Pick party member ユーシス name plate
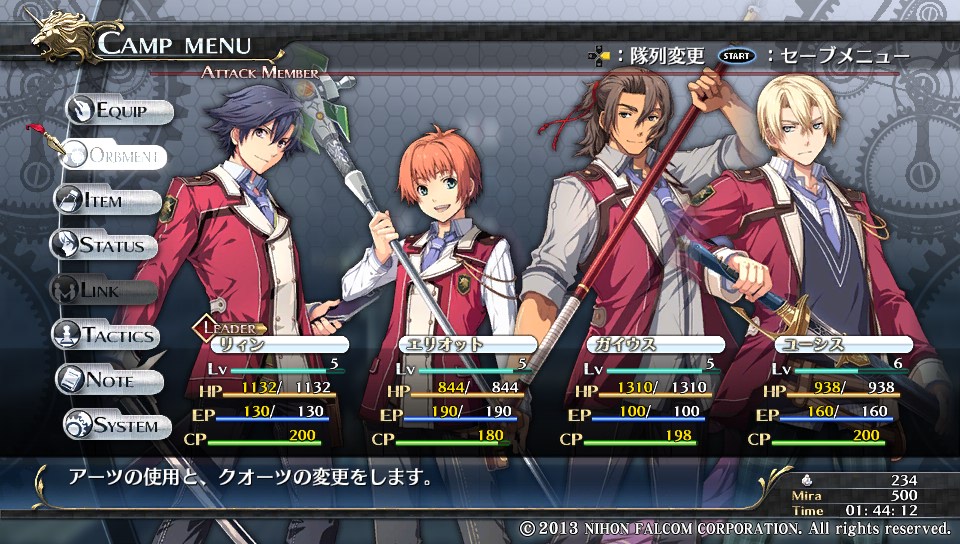This screenshot has height=544, width=960. (x=828, y=344)
